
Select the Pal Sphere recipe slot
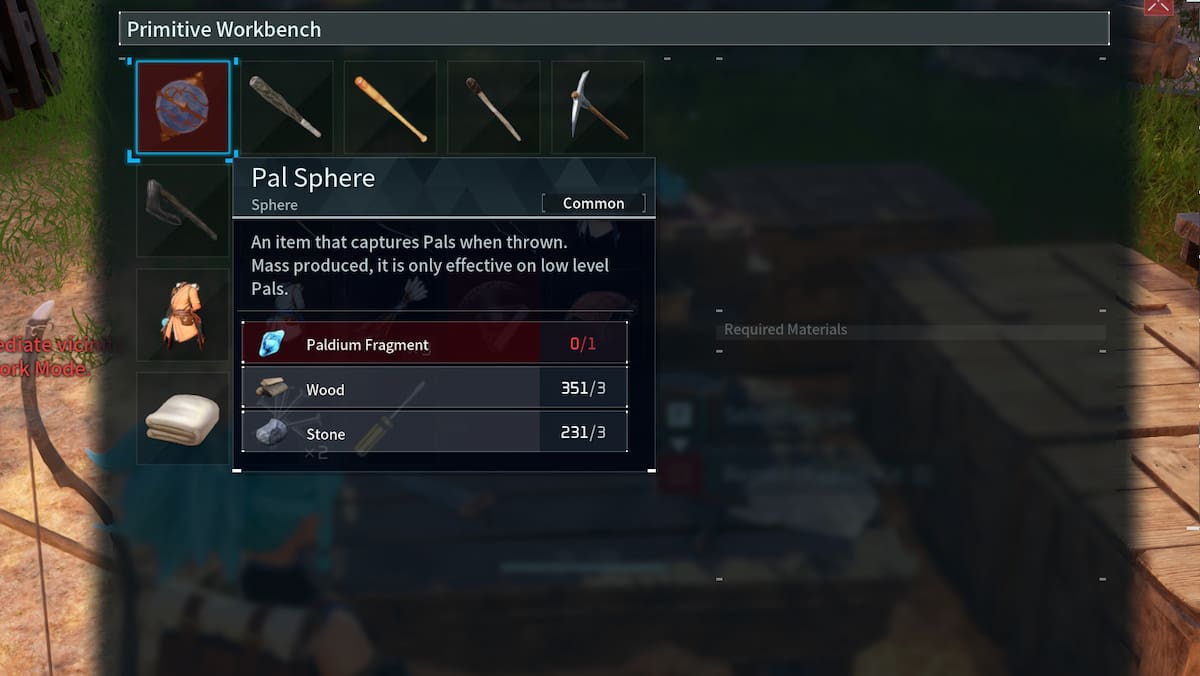(x=183, y=107)
